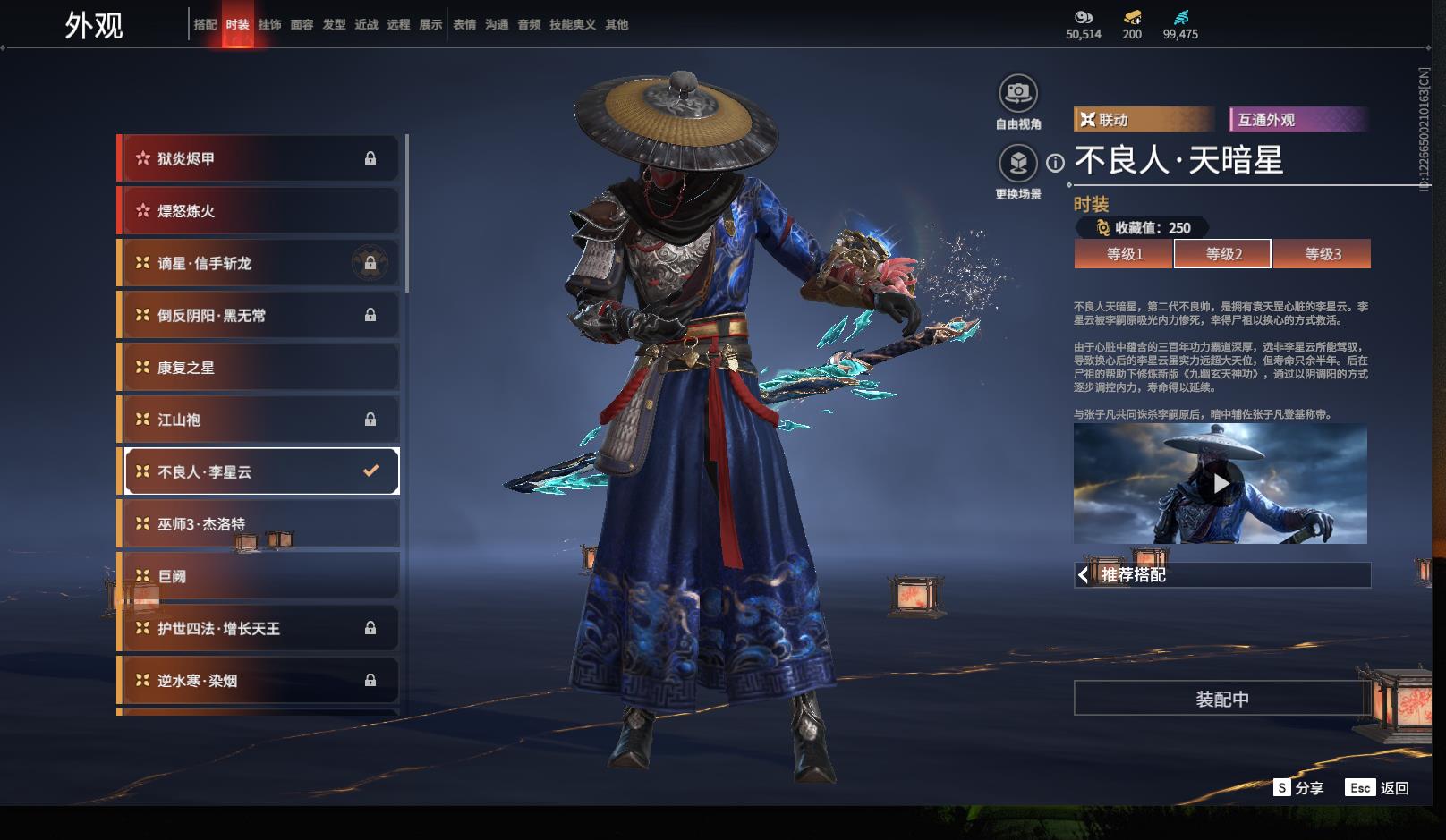Select the 熛怒炼火 outfit entry
The height and width of the screenshot is (840, 1446).
pyautogui.click(x=259, y=211)
